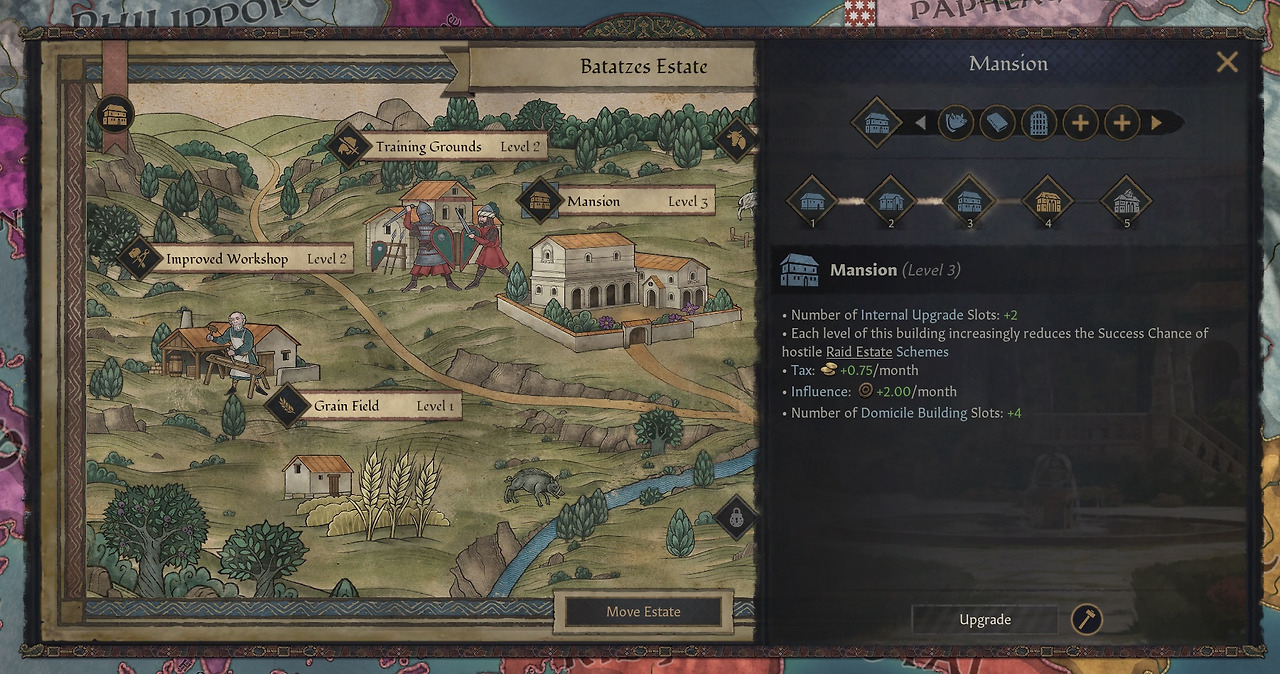Upgrade the Mansion building
1280x674 pixels.
(985, 620)
